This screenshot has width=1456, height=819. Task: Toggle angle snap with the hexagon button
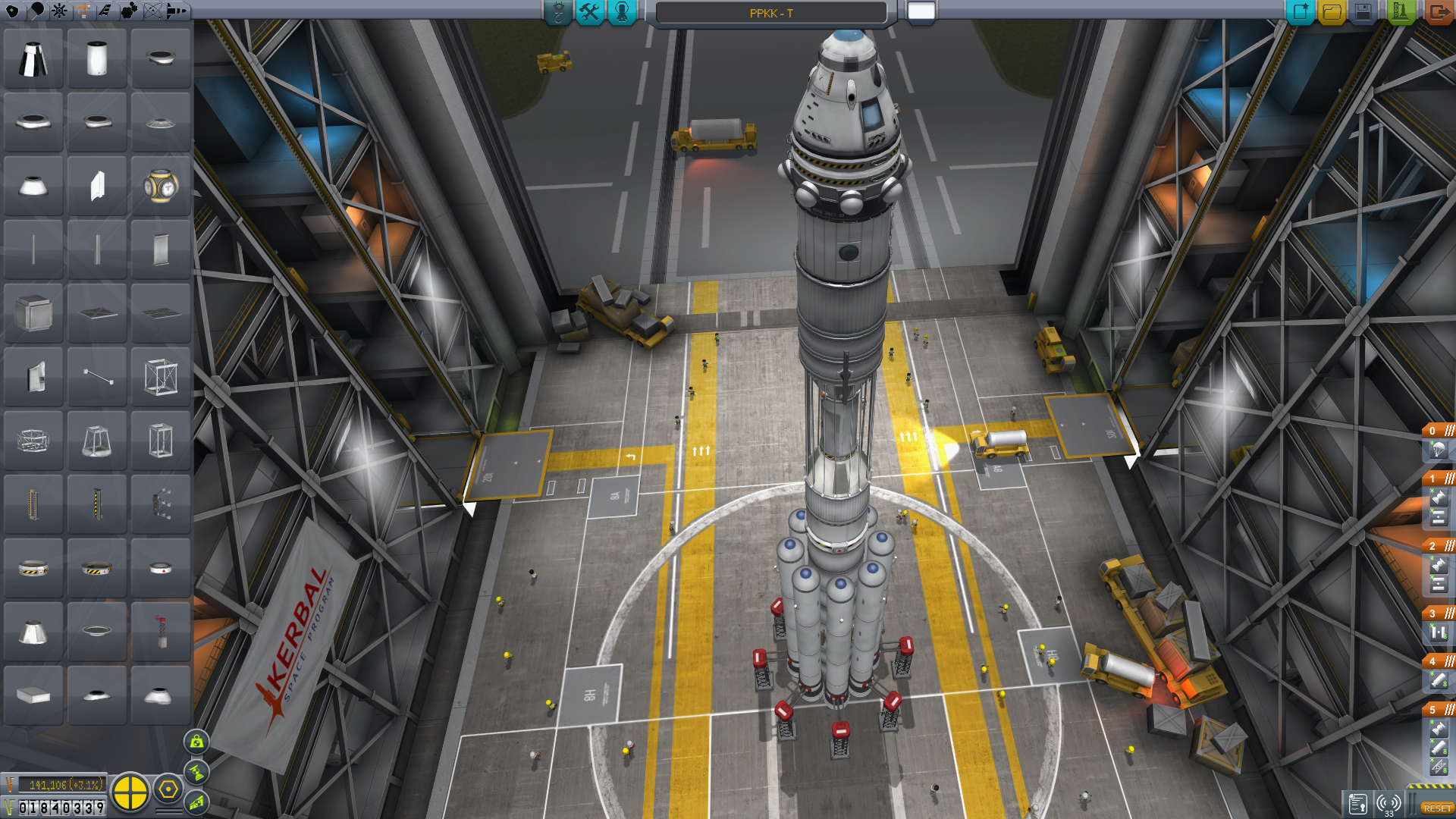pyautogui.click(x=168, y=790)
